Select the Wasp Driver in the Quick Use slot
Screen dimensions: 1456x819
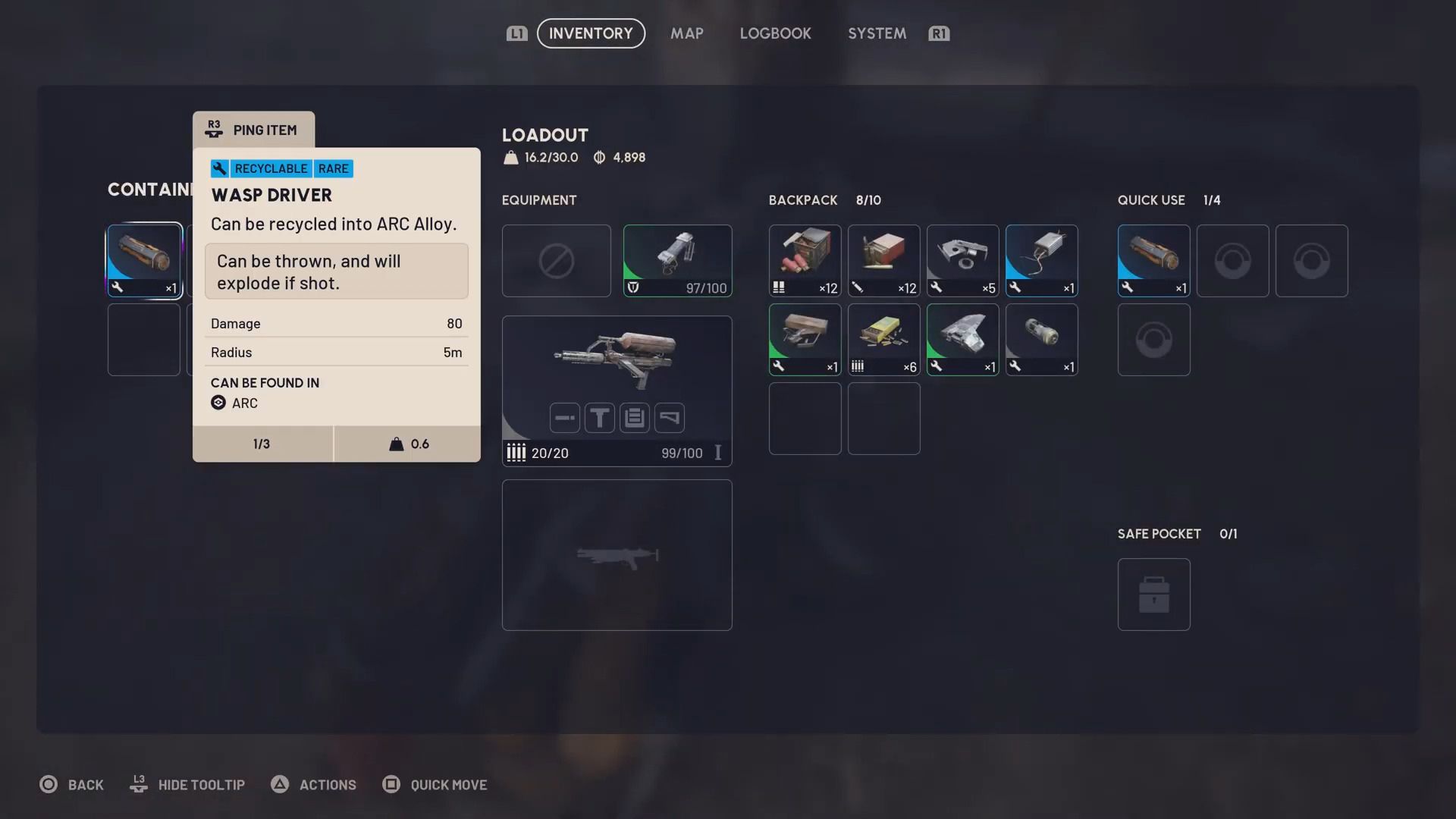pyautogui.click(x=1153, y=260)
